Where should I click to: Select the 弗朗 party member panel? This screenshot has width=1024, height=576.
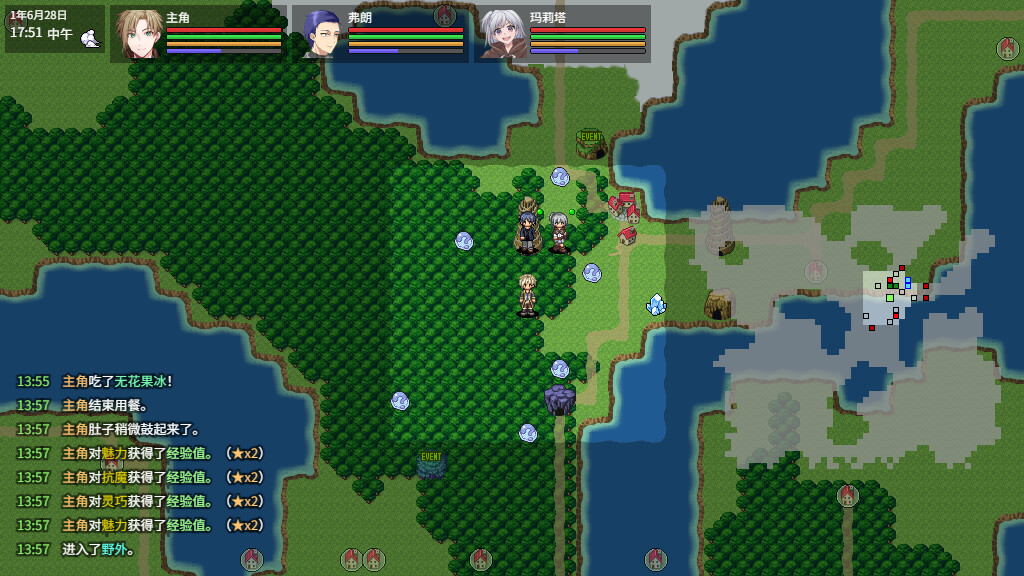coord(380,33)
